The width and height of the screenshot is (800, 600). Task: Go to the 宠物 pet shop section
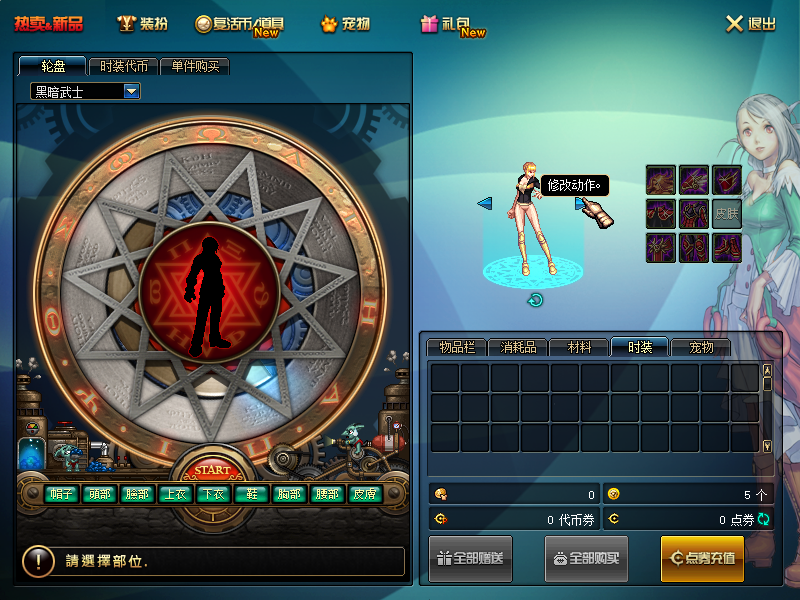coord(345,24)
